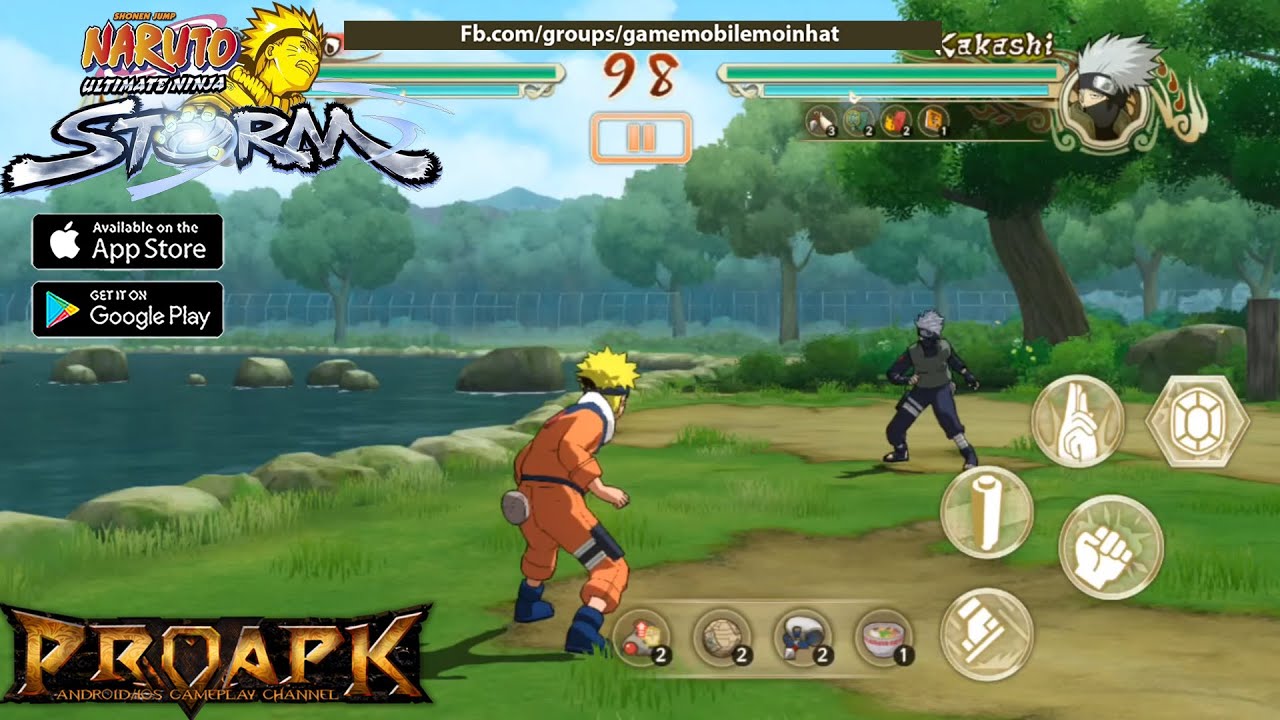
Task: Open the App Store download badge
Action: [x=128, y=240]
